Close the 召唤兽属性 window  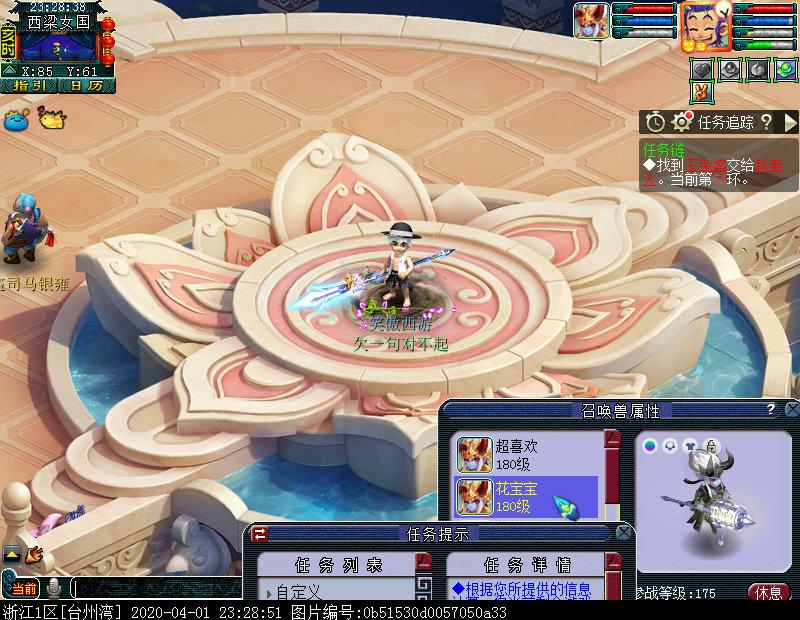(x=791, y=410)
